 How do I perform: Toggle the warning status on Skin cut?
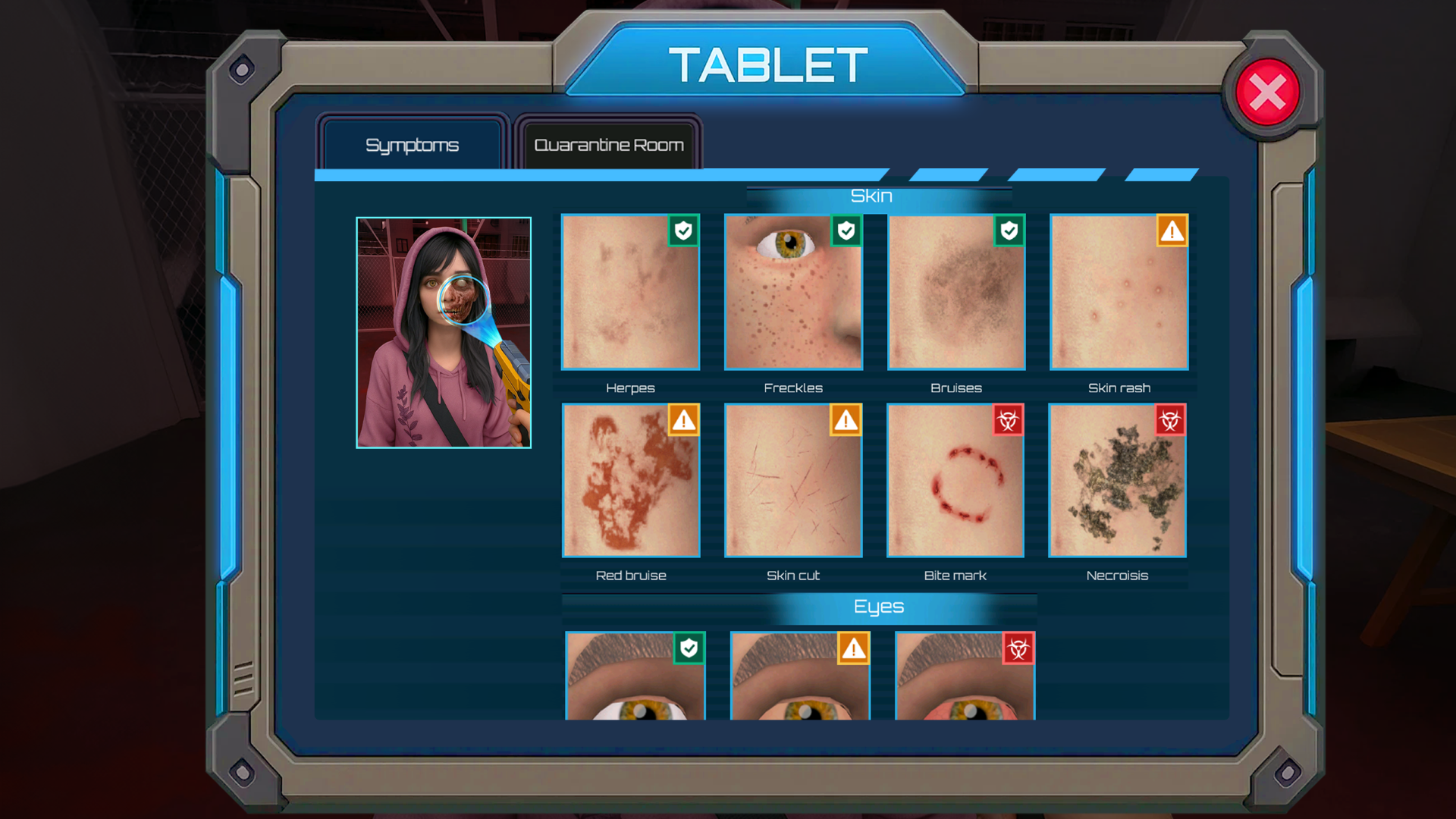846,421
